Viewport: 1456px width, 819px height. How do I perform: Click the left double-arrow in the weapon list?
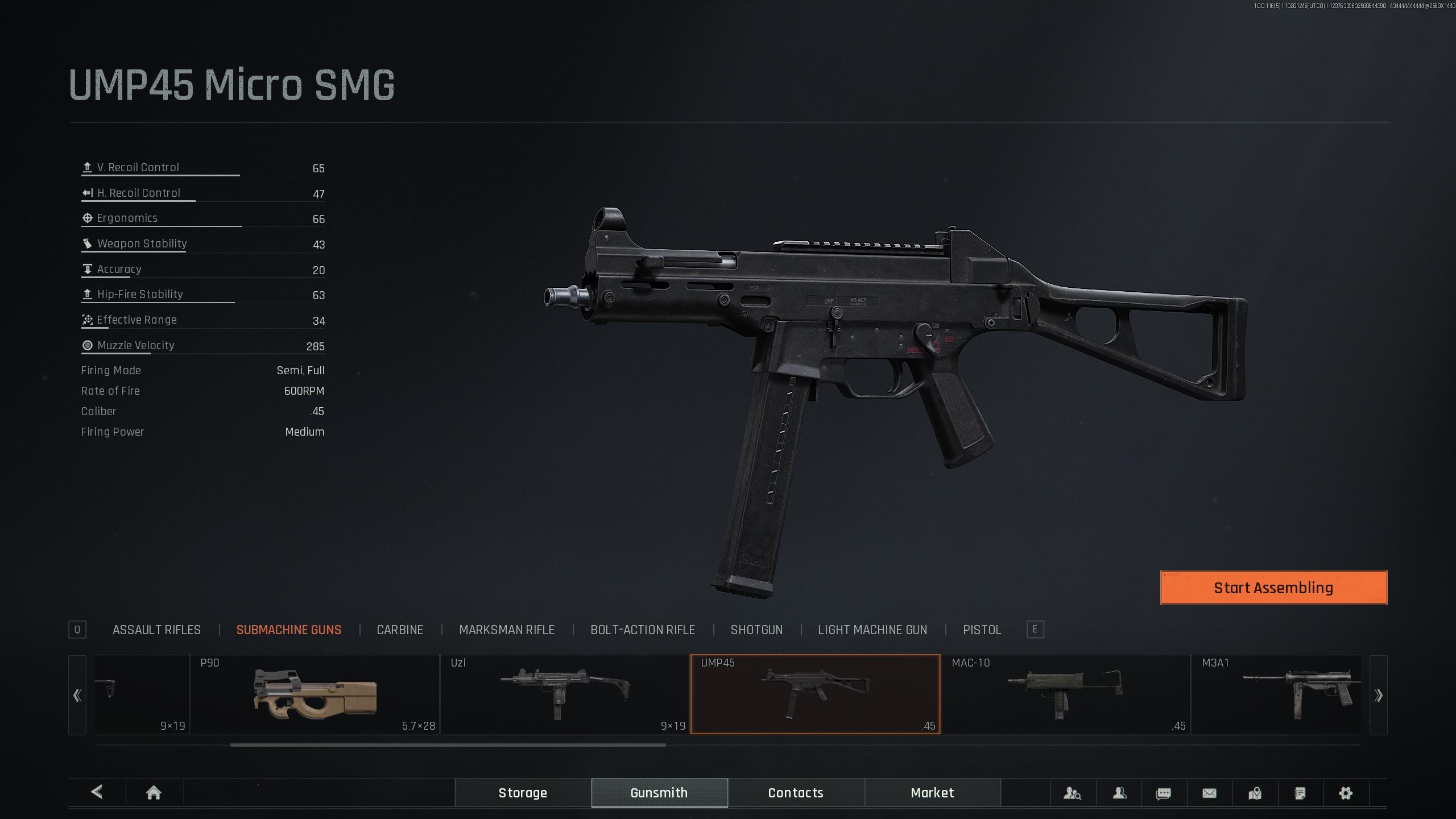coord(77,695)
